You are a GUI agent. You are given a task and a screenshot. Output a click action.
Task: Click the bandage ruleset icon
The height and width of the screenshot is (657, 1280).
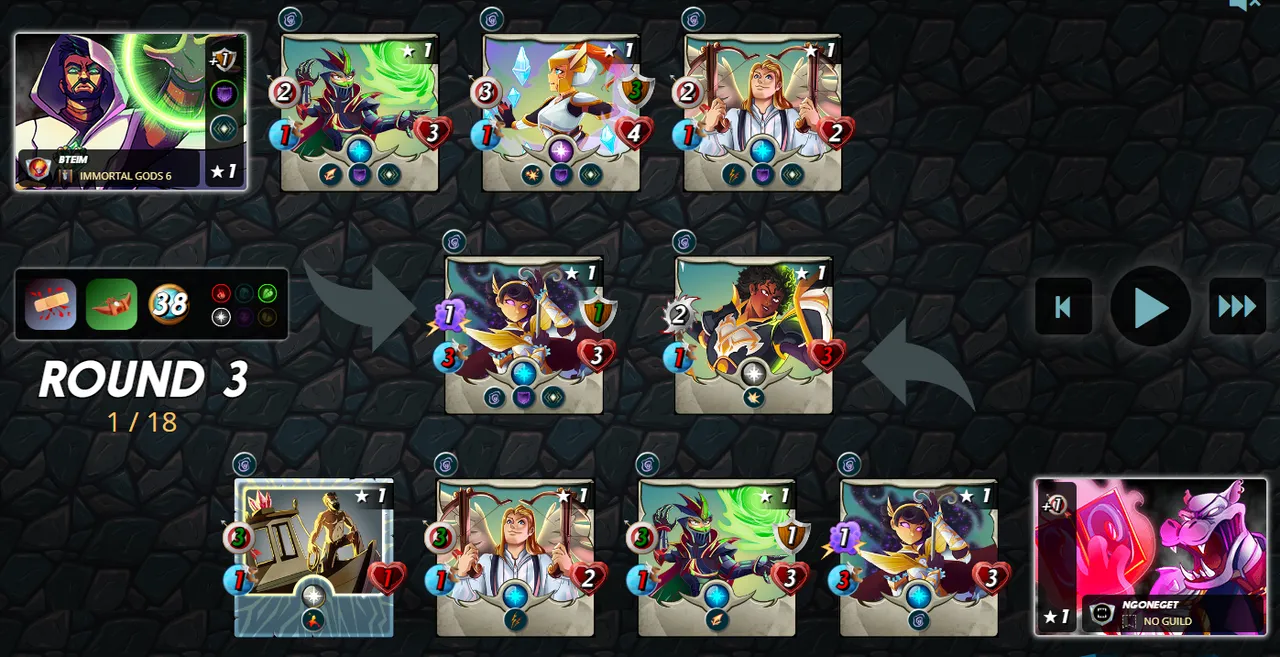pos(51,304)
